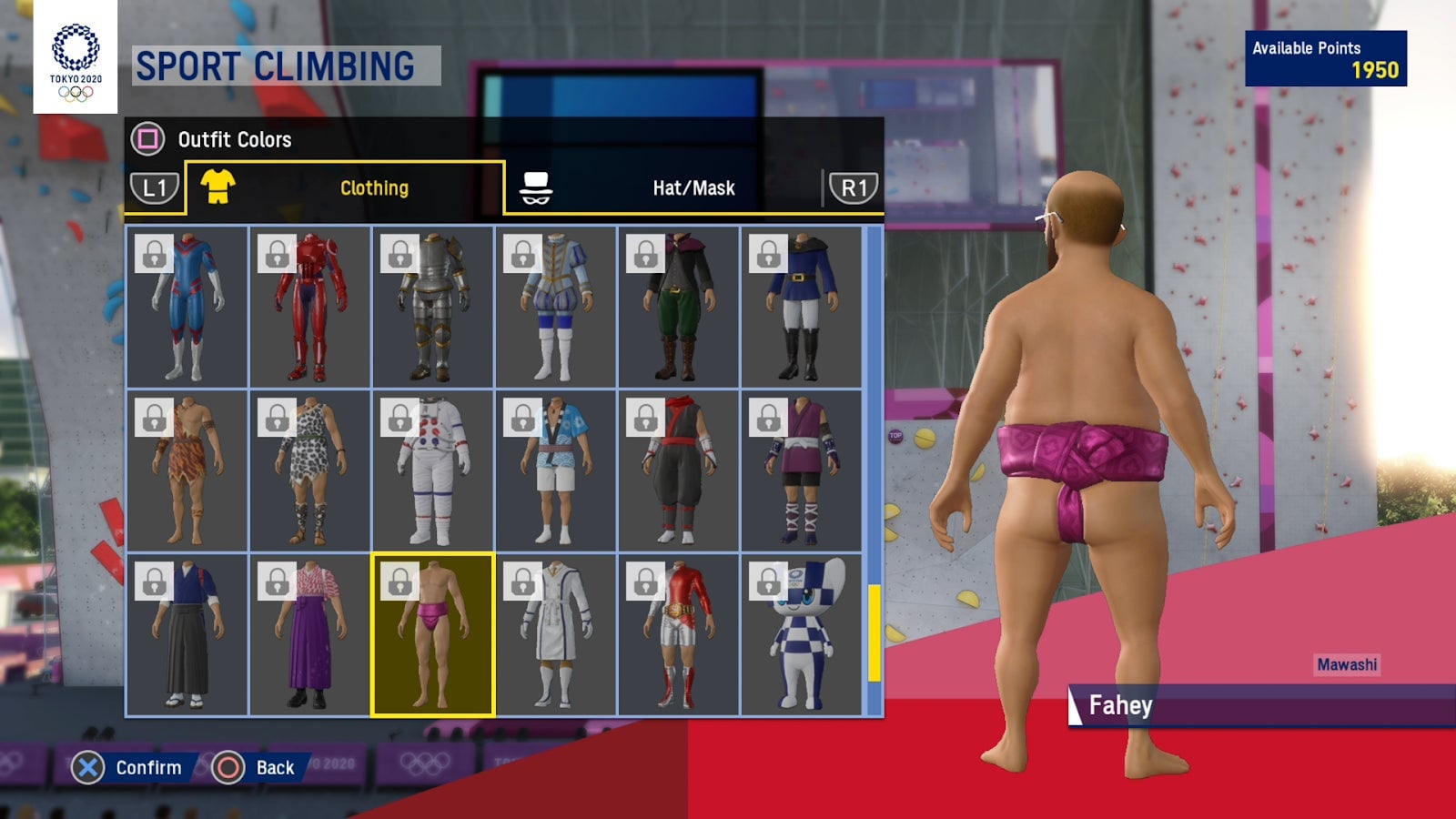Pick the blue superhero suit
1456x819 pixels.
pos(187,309)
